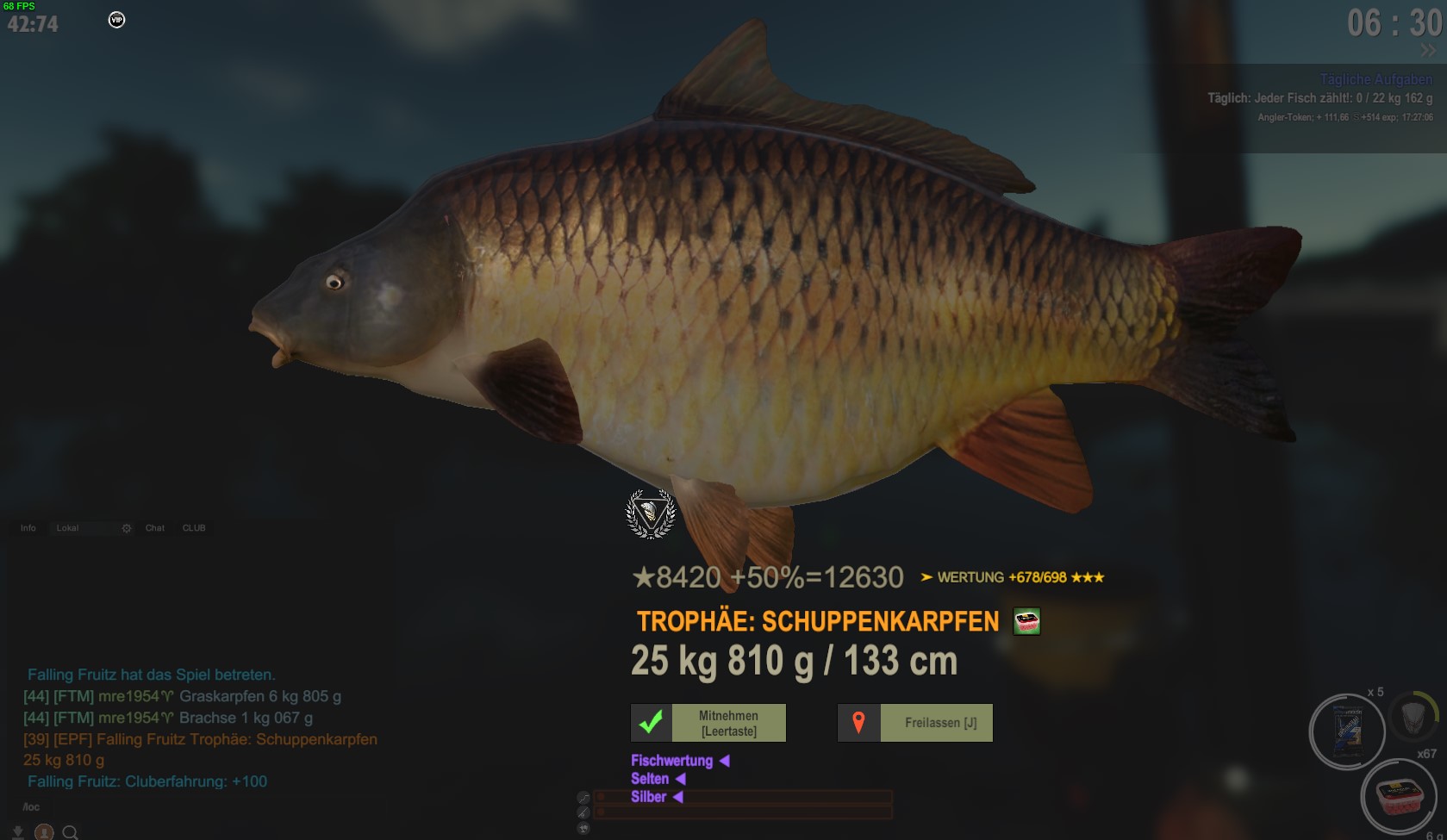Select the Lokal chat channel tab
Viewport: 1447px width, 840px height.
pyautogui.click(x=67, y=528)
